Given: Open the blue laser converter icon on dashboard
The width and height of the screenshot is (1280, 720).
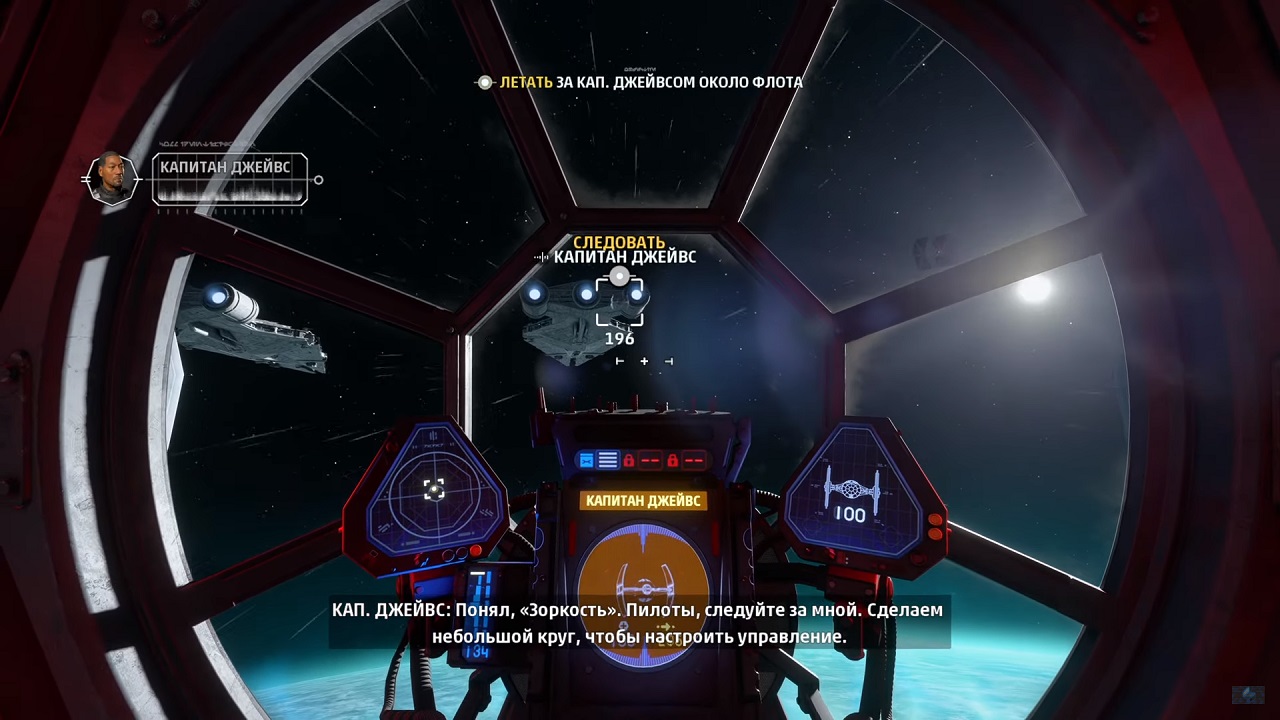Looking at the screenshot, I should 587,460.
